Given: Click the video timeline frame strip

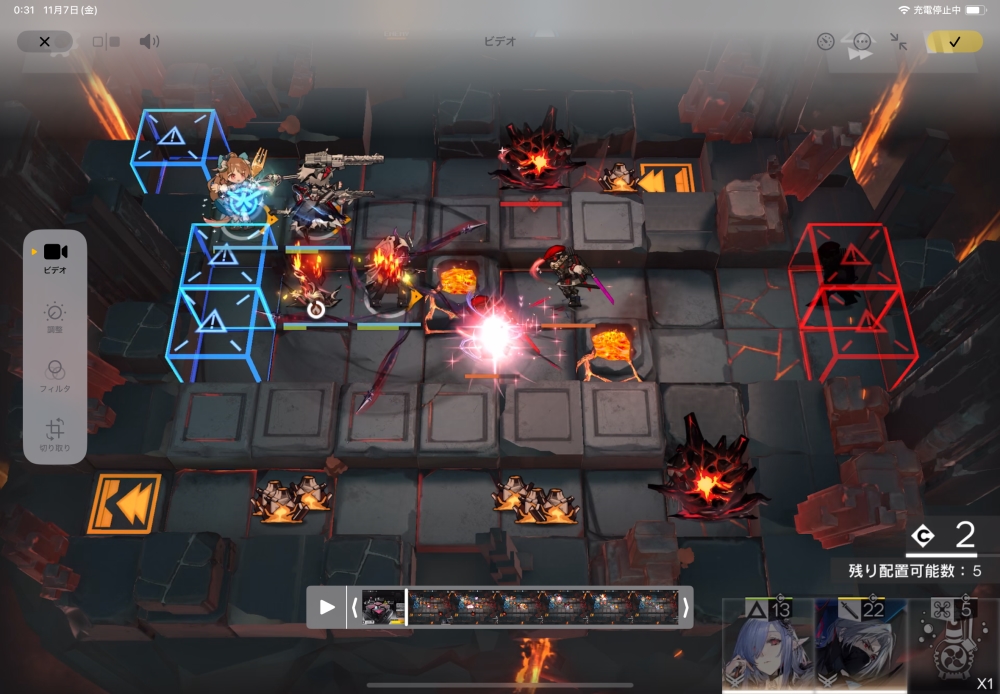Looking at the screenshot, I should 520,607.
